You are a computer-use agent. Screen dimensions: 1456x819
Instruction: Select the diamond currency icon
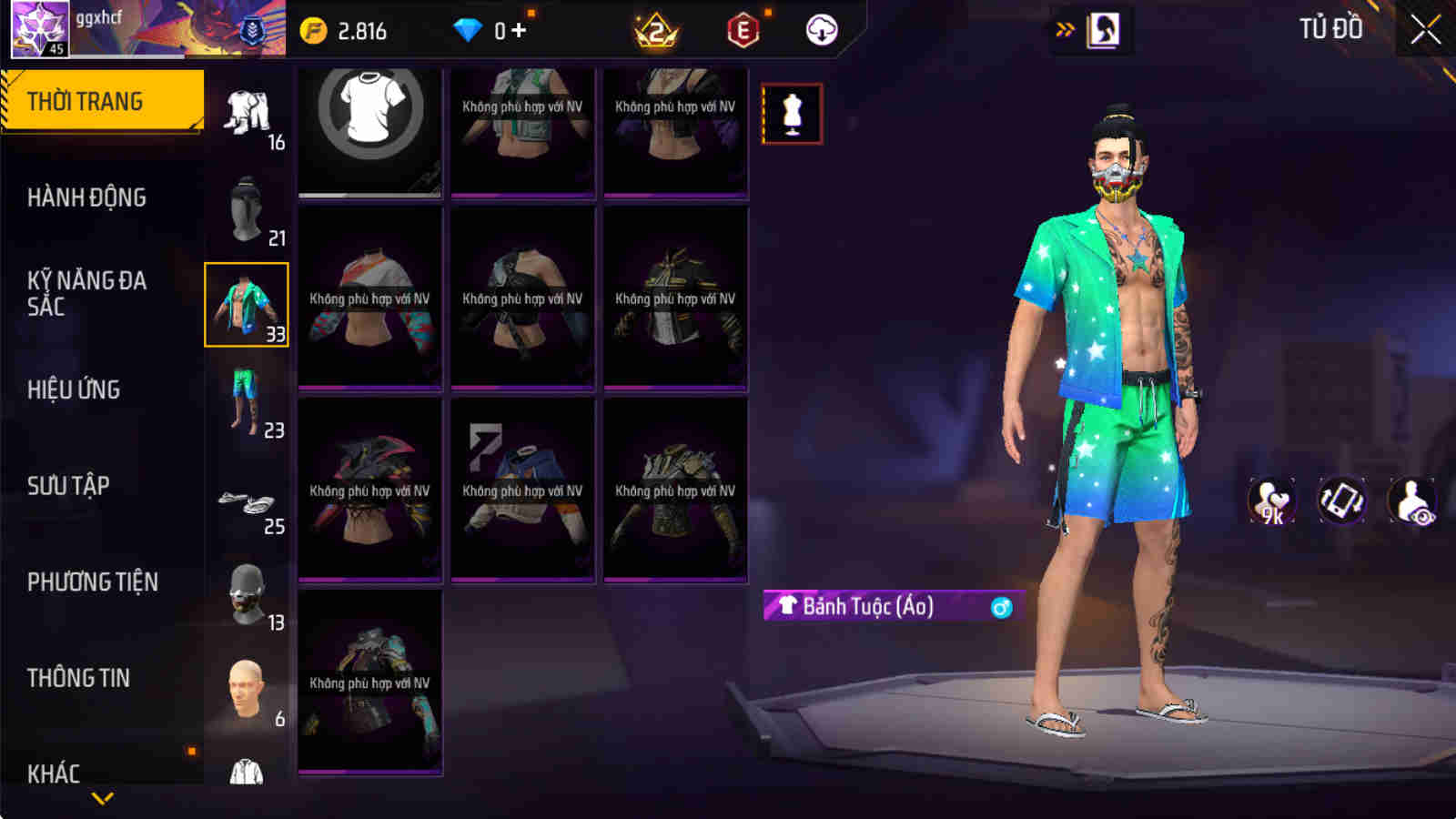470,28
